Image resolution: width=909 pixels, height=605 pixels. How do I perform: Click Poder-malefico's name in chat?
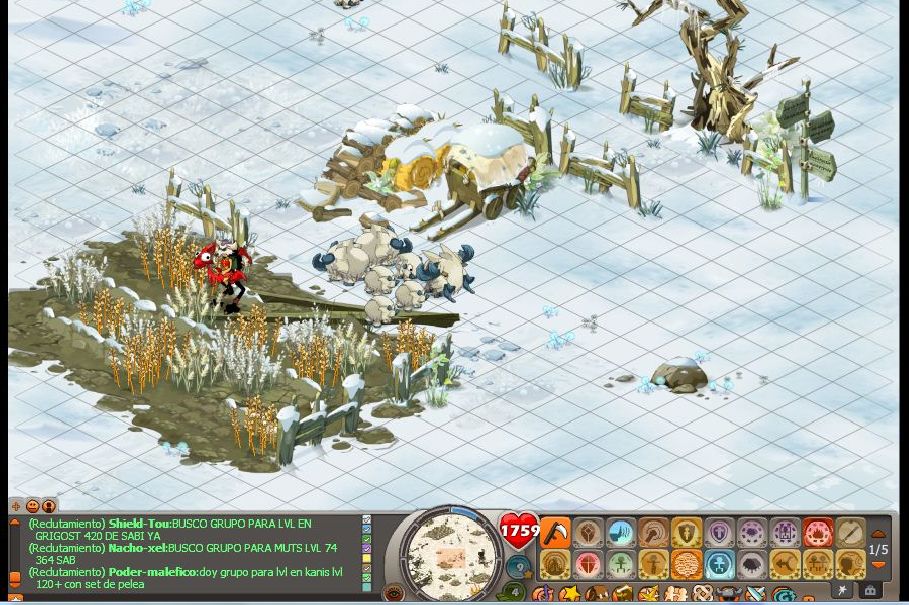pyautogui.click(x=152, y=572)
